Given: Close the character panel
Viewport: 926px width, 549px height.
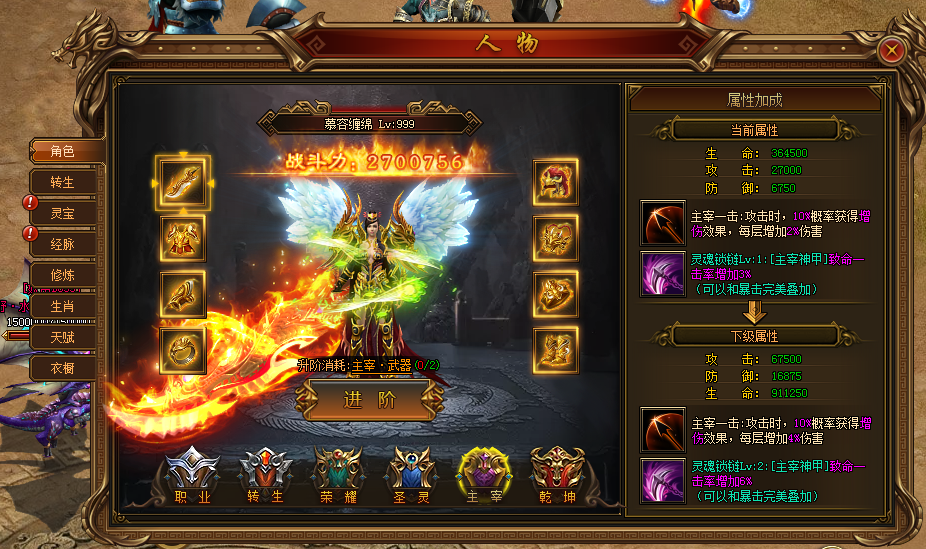Looking at the screenshot, I should [892, 50].
